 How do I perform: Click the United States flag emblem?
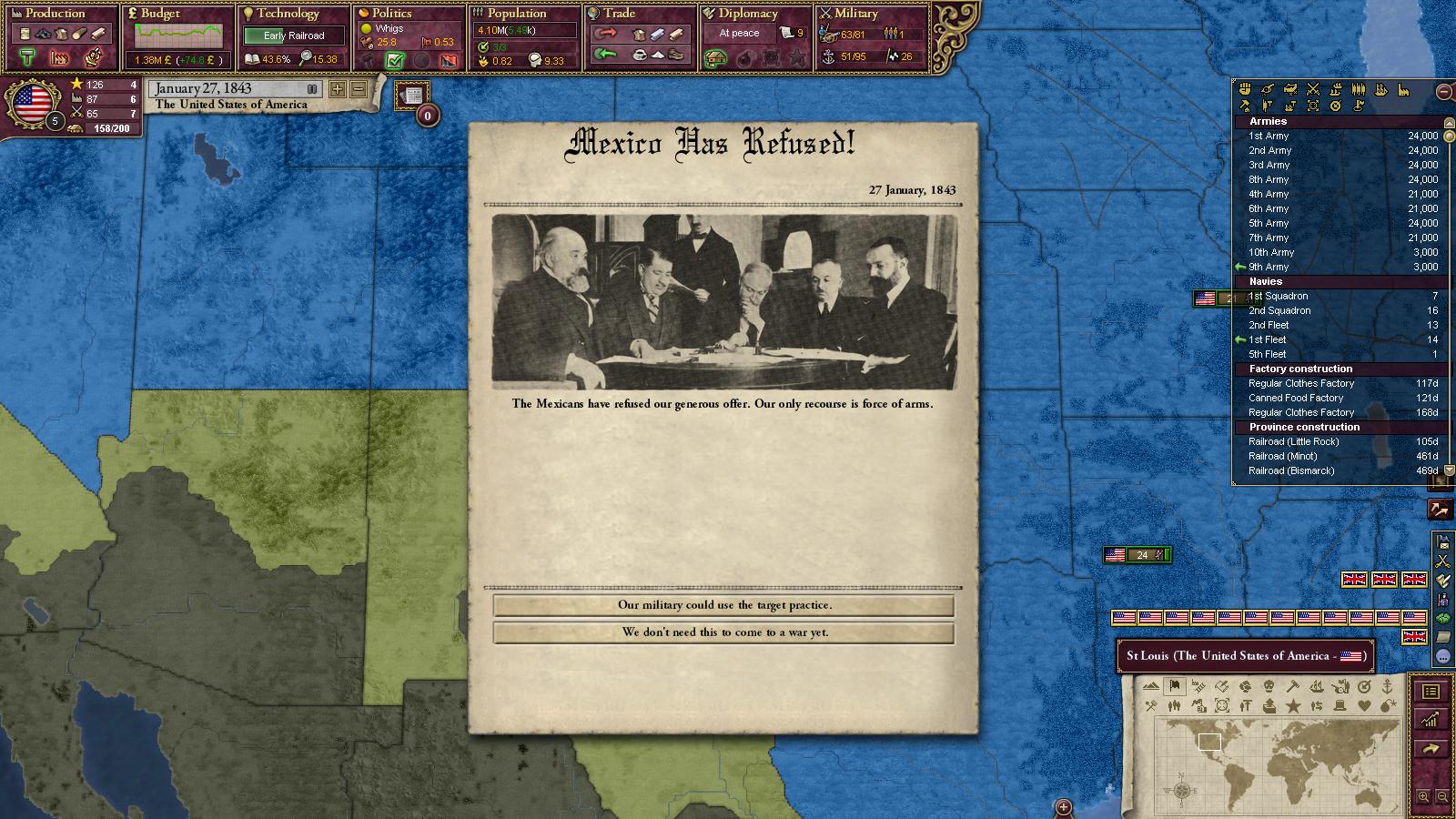(x=33, y=103)
